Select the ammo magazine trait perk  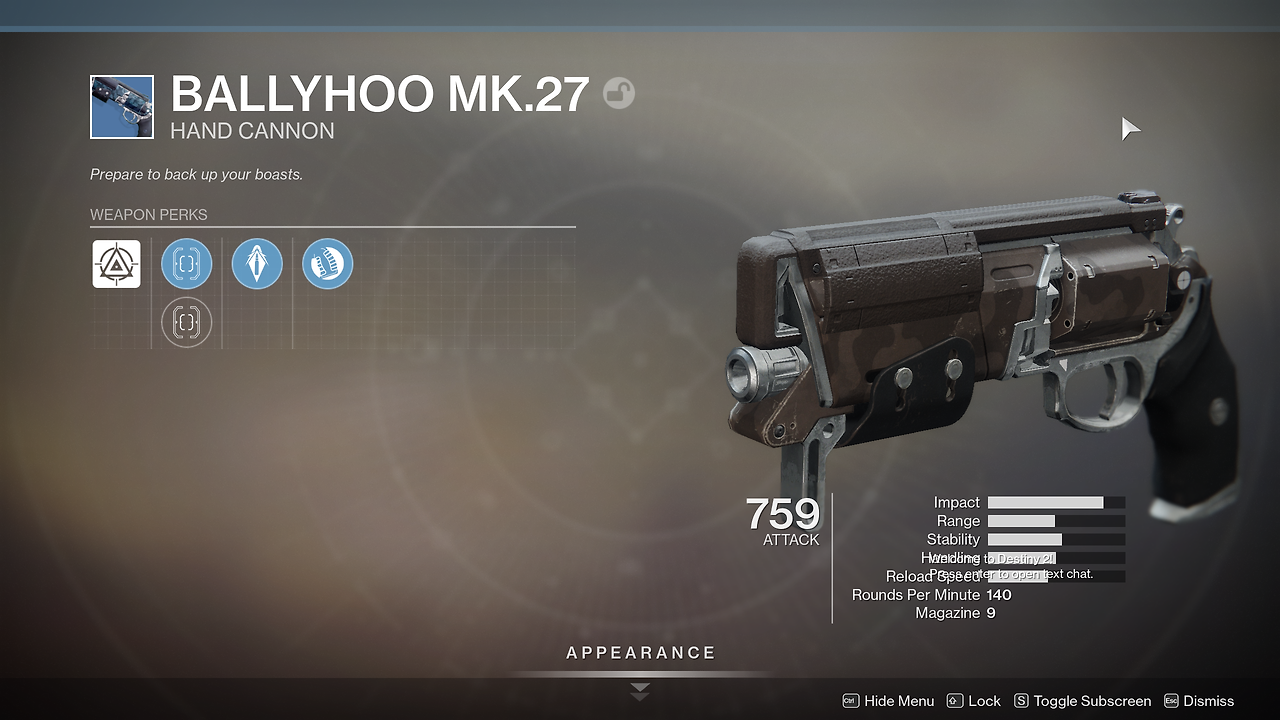coord(327,264)
